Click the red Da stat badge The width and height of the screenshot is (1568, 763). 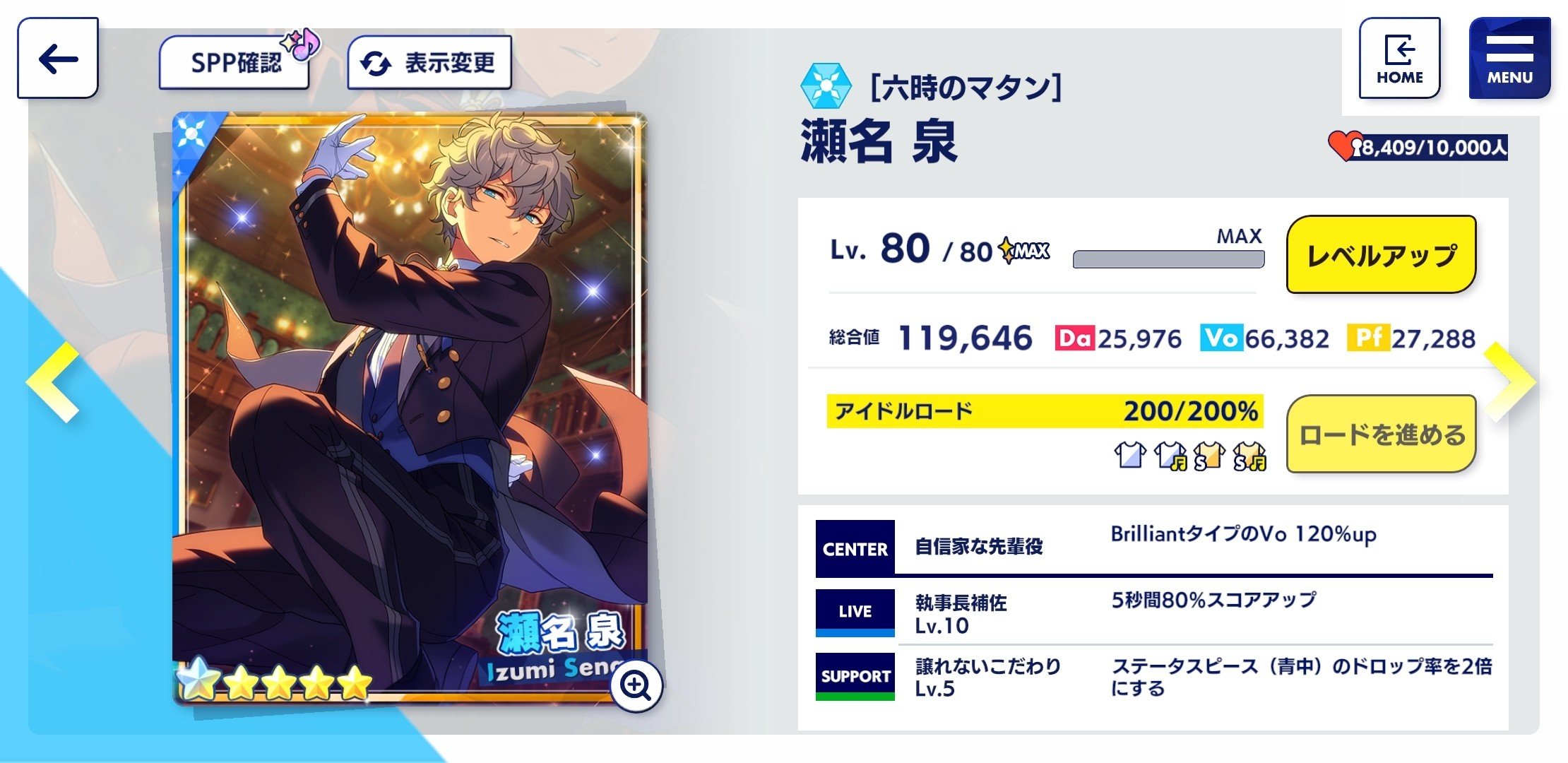tap(1076, 339)
